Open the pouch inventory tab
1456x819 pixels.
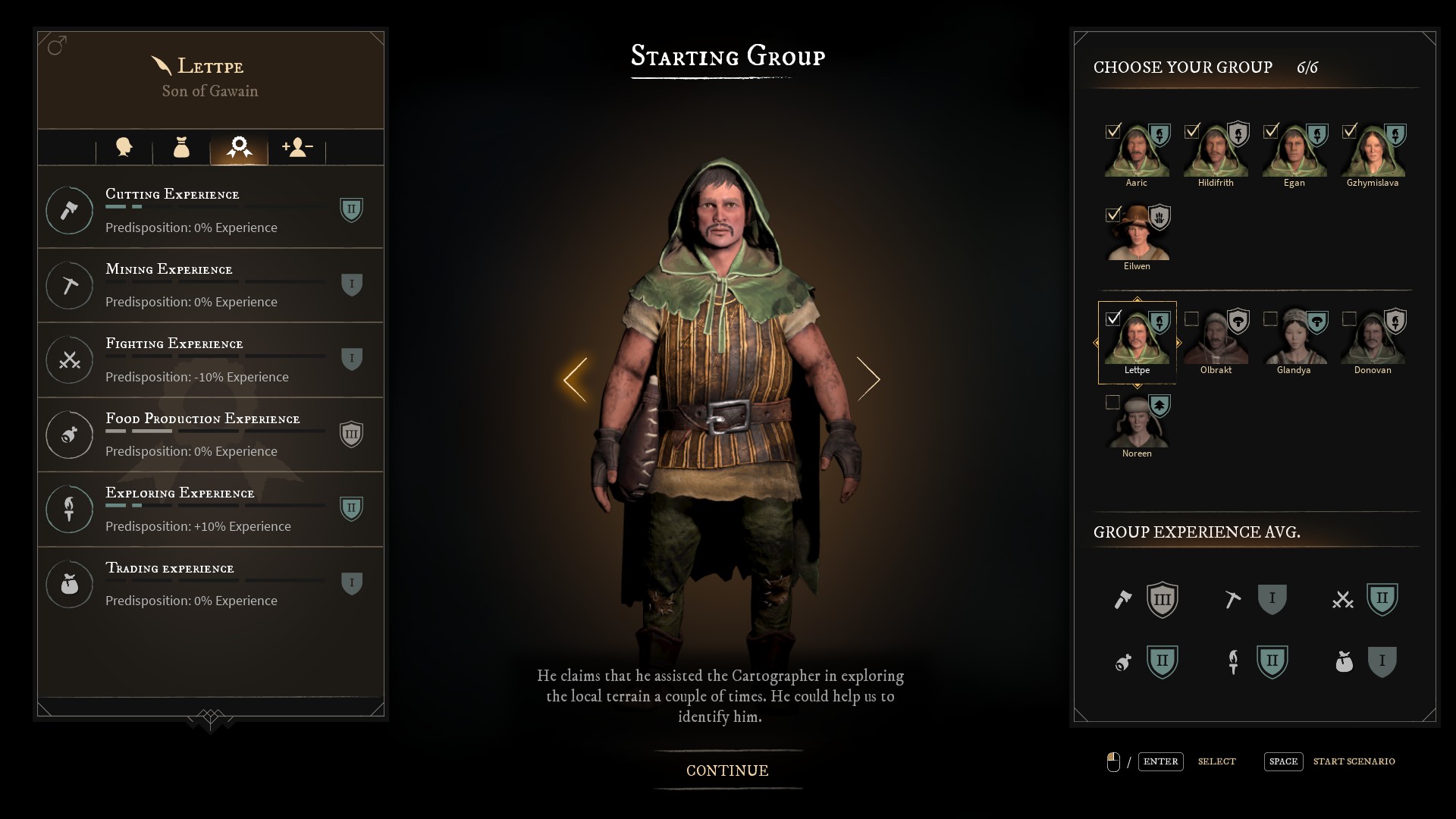click(181, 147)
